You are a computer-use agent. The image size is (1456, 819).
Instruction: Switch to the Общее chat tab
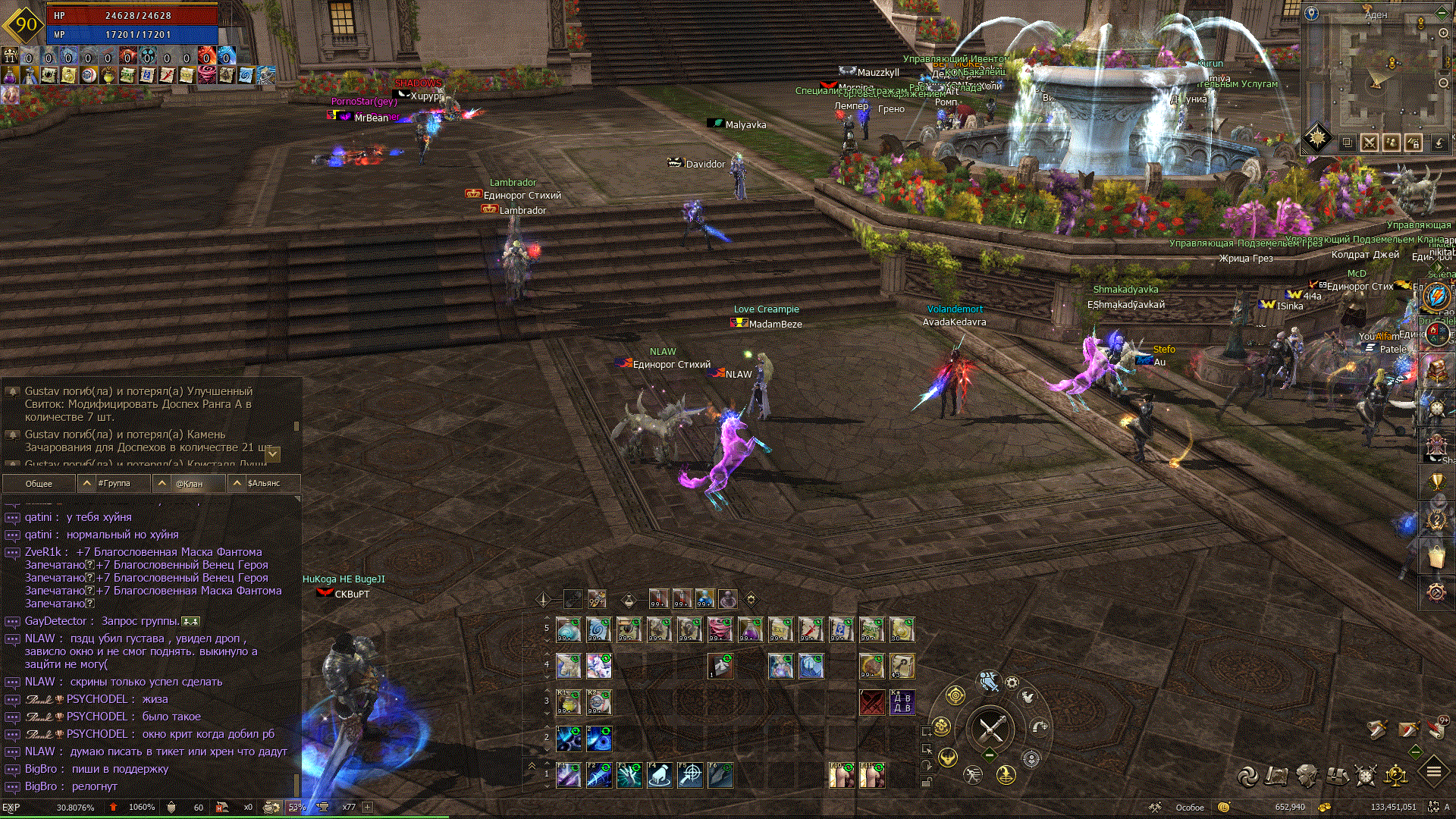click(x=39, y=483)
